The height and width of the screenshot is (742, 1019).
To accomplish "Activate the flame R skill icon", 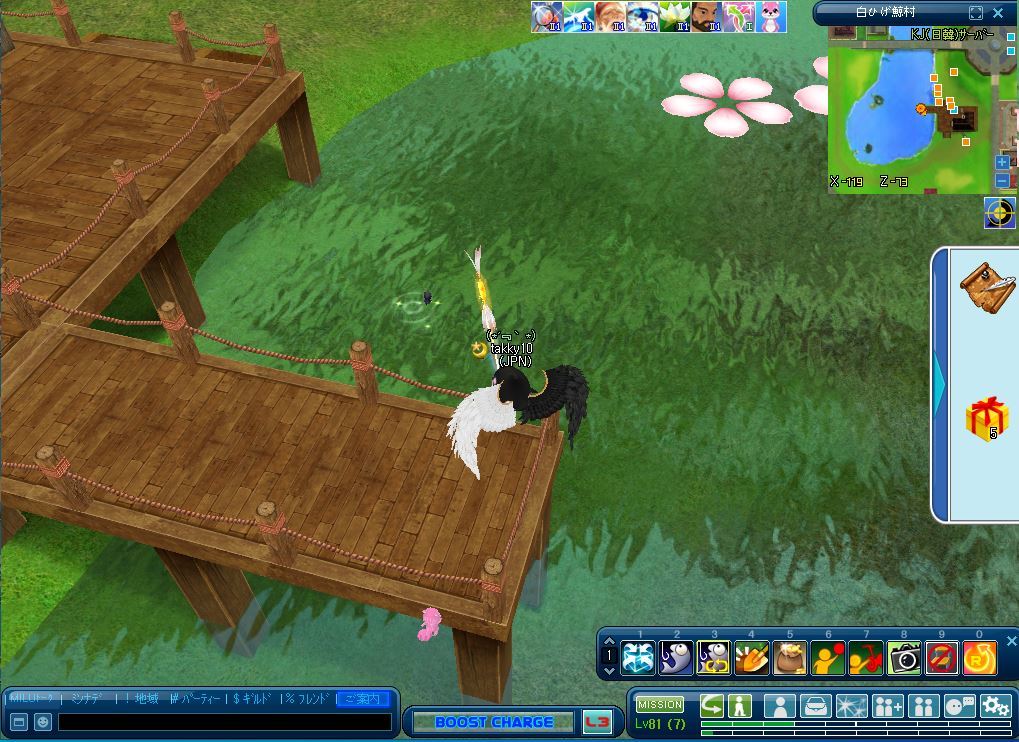I will (979, 657).
